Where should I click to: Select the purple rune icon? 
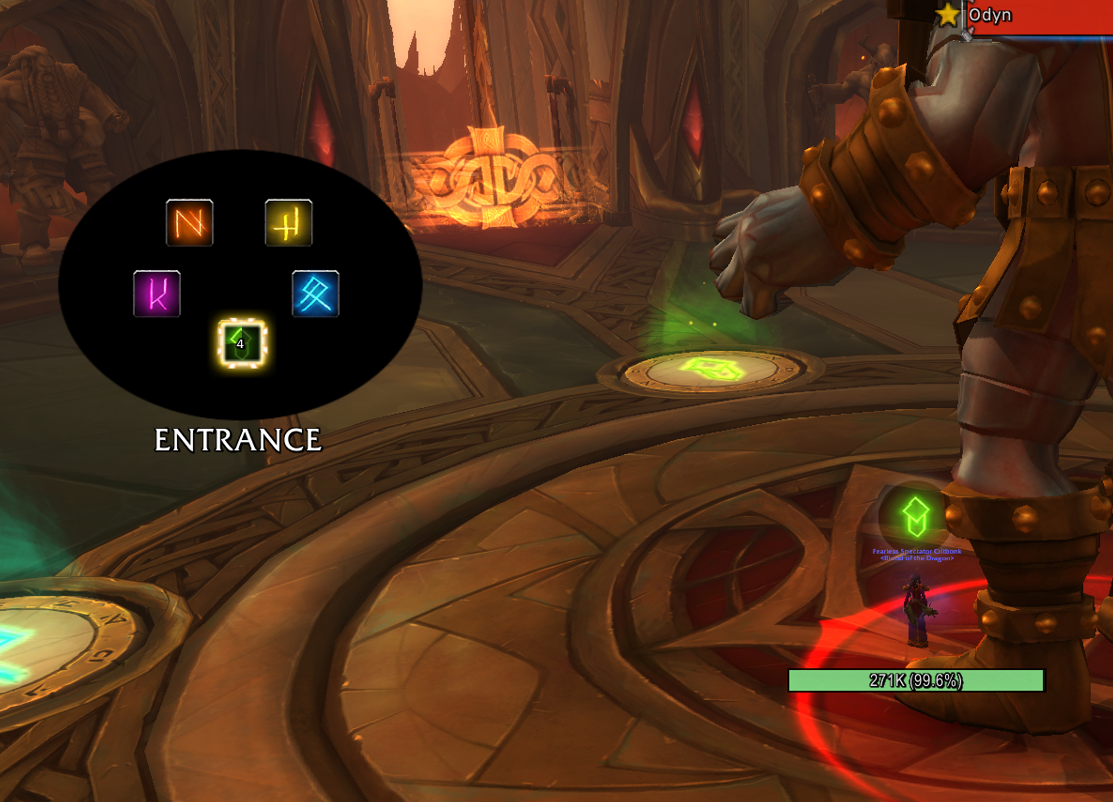(157, 294)
